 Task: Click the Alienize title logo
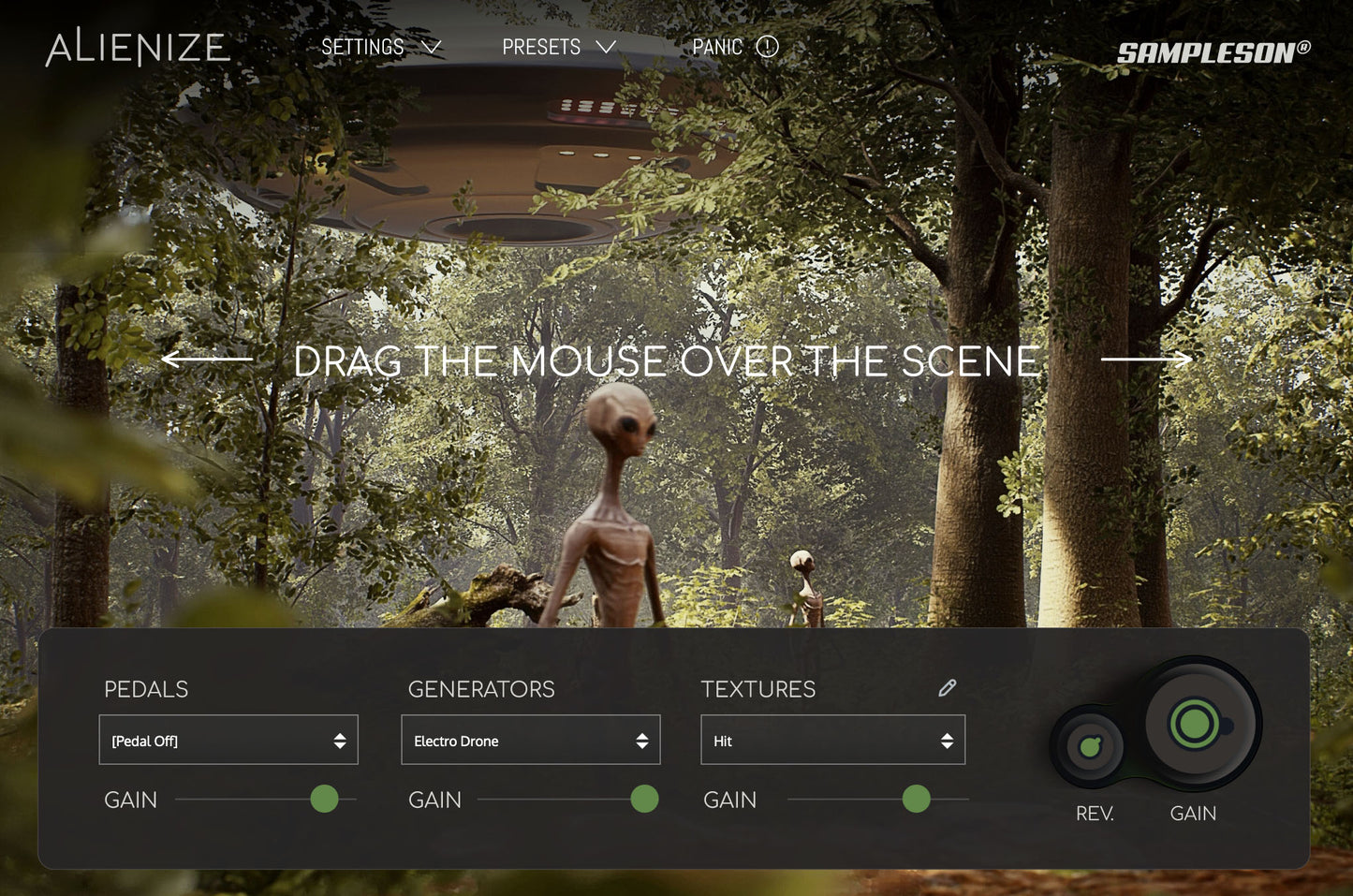[138, 48]
